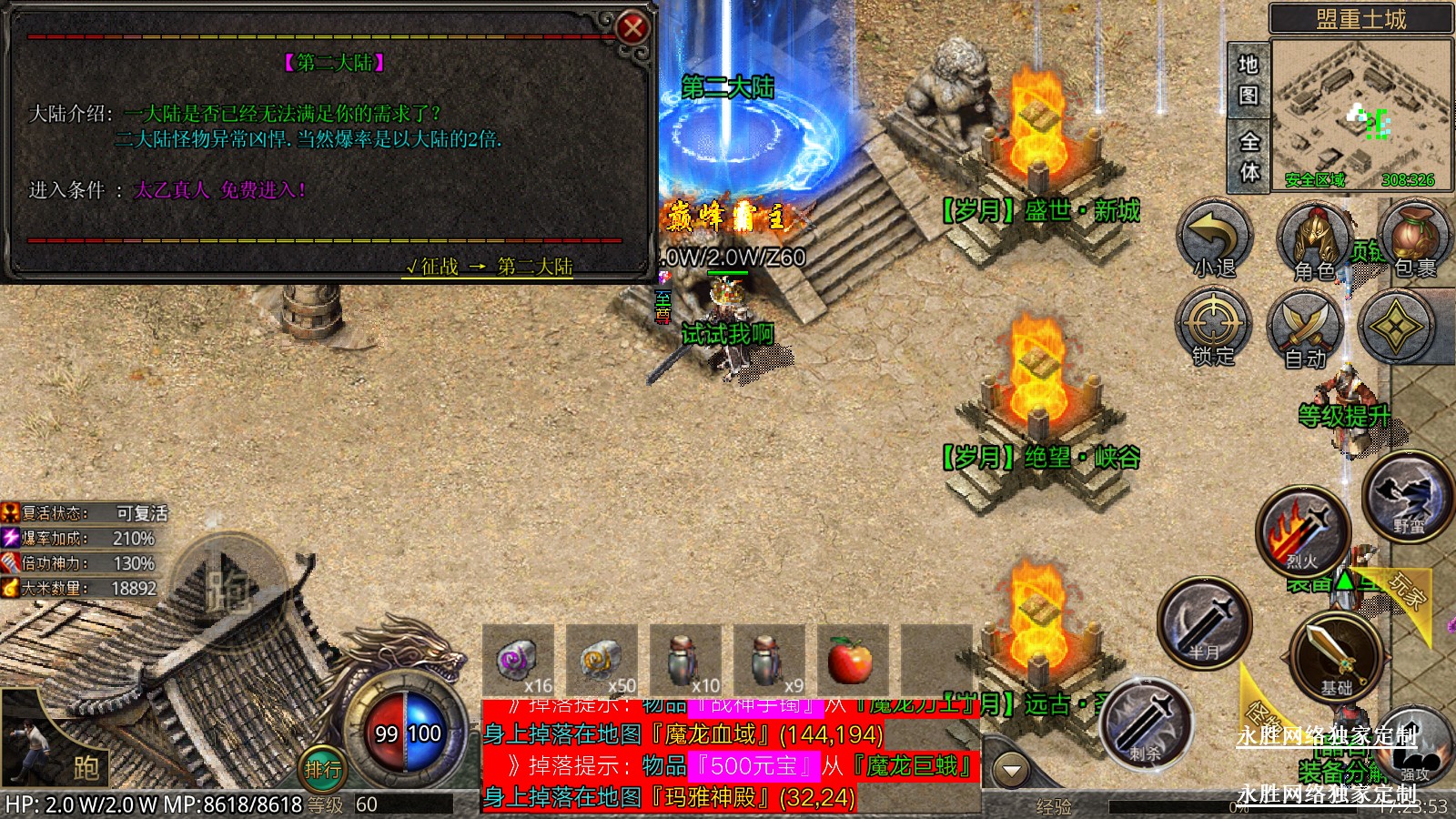
Task: Activate the 锁定 target lock
Action: [x=1214, y=327]
